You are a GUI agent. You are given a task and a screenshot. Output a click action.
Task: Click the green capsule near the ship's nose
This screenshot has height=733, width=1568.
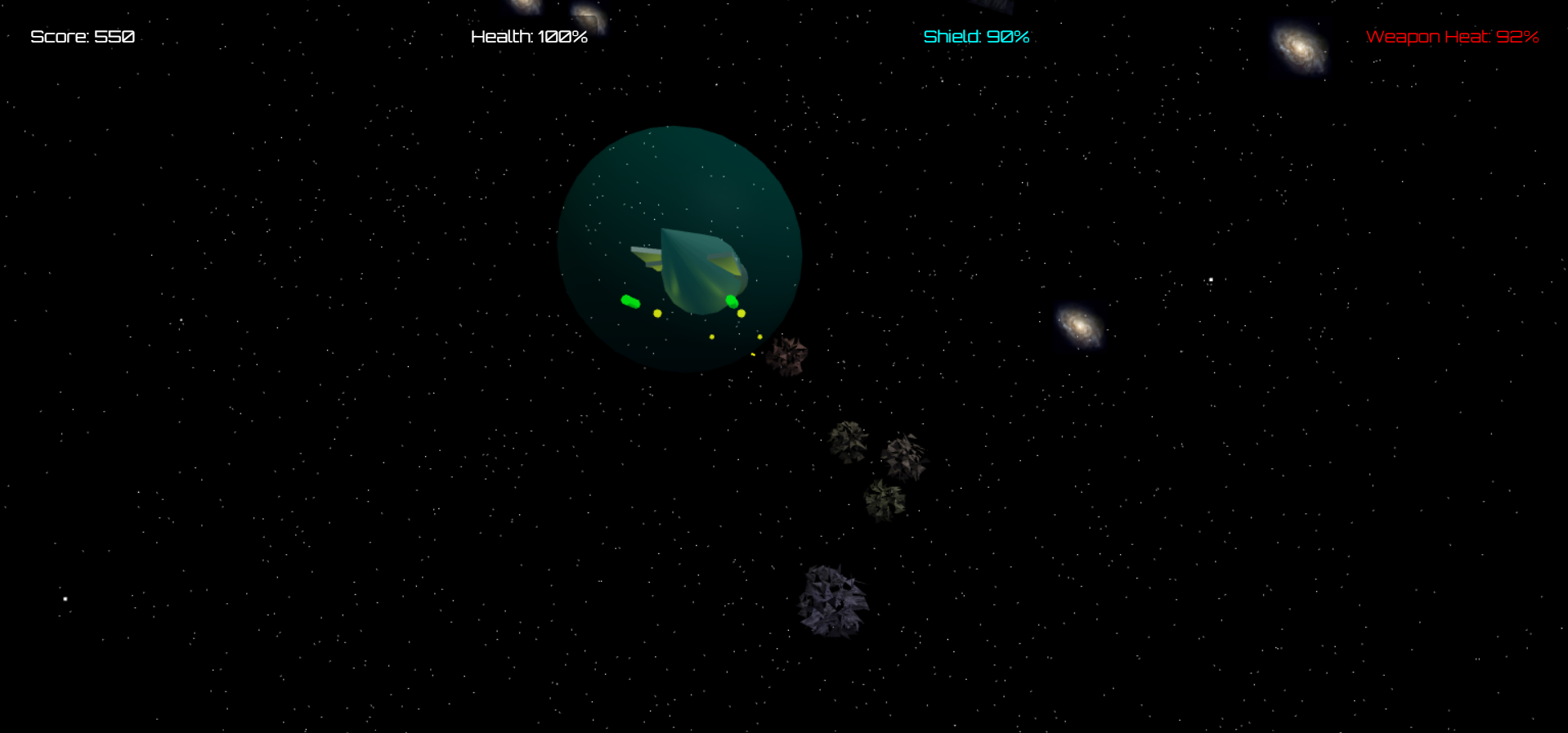coord(730,303)
